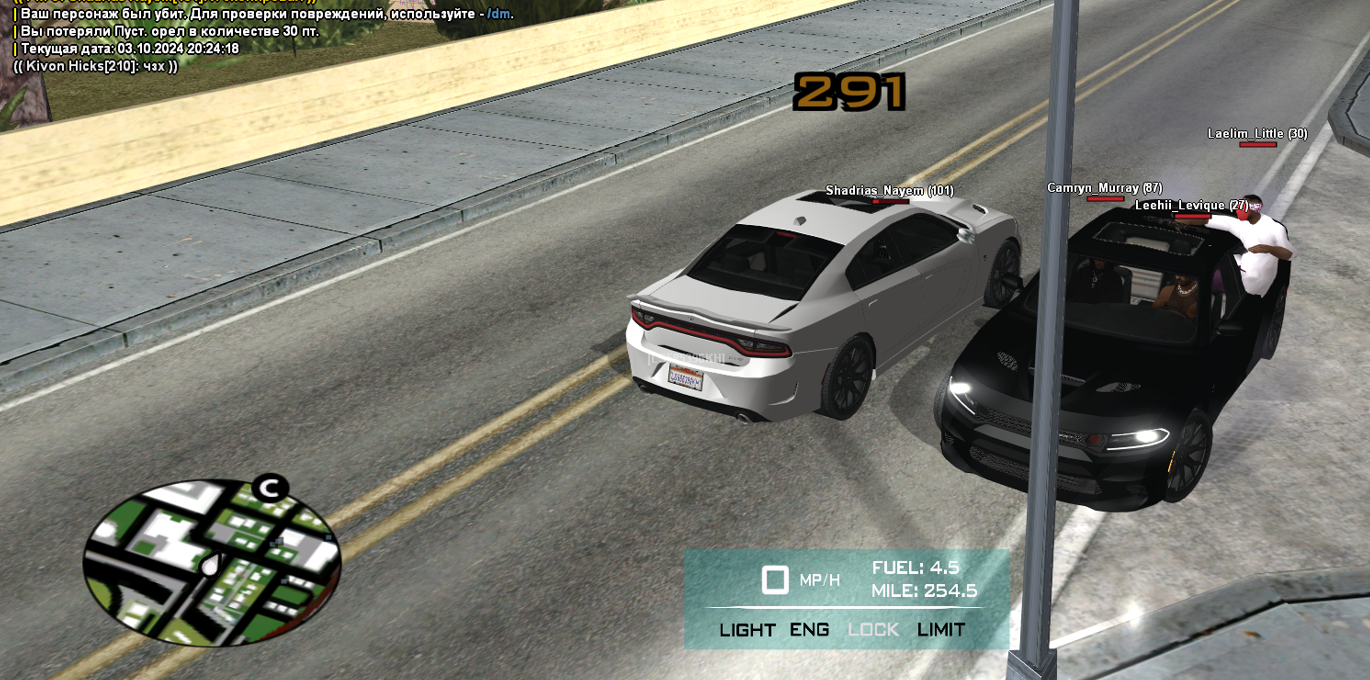Click the /dm command in chat
1370x680 pixels.
[x=499, y=14]
